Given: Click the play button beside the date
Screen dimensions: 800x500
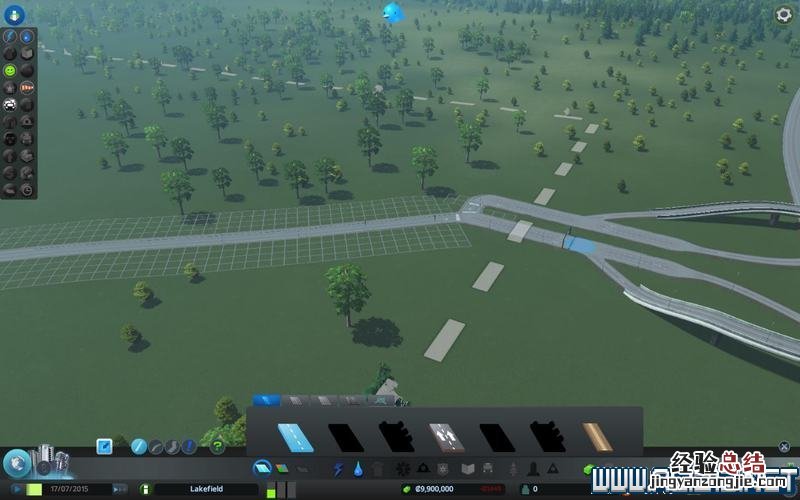Looking at the screenshot, I should [x=16, y=489].
